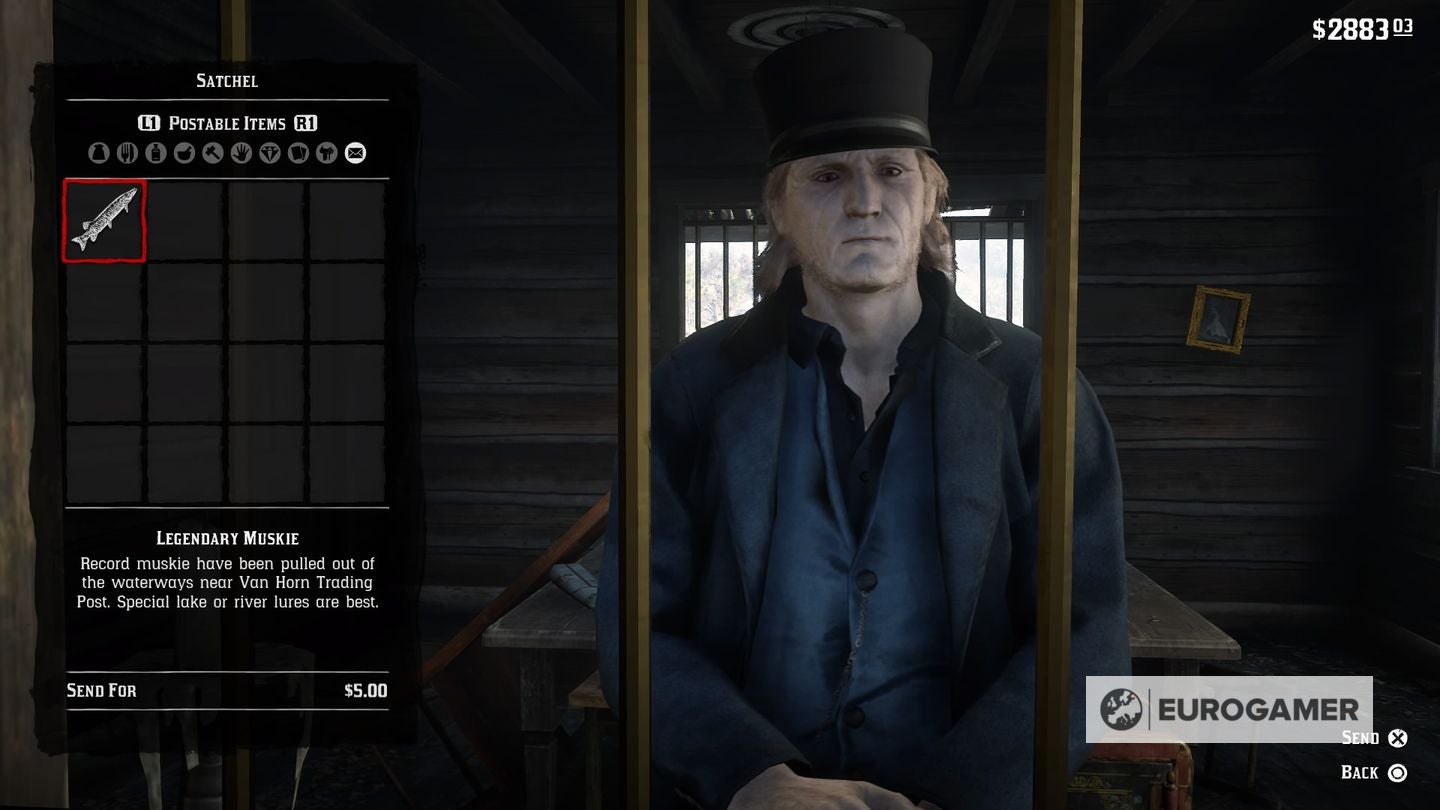
Task: Open the mortar and pestle crafting icon
Action: (x=183, y=153)
